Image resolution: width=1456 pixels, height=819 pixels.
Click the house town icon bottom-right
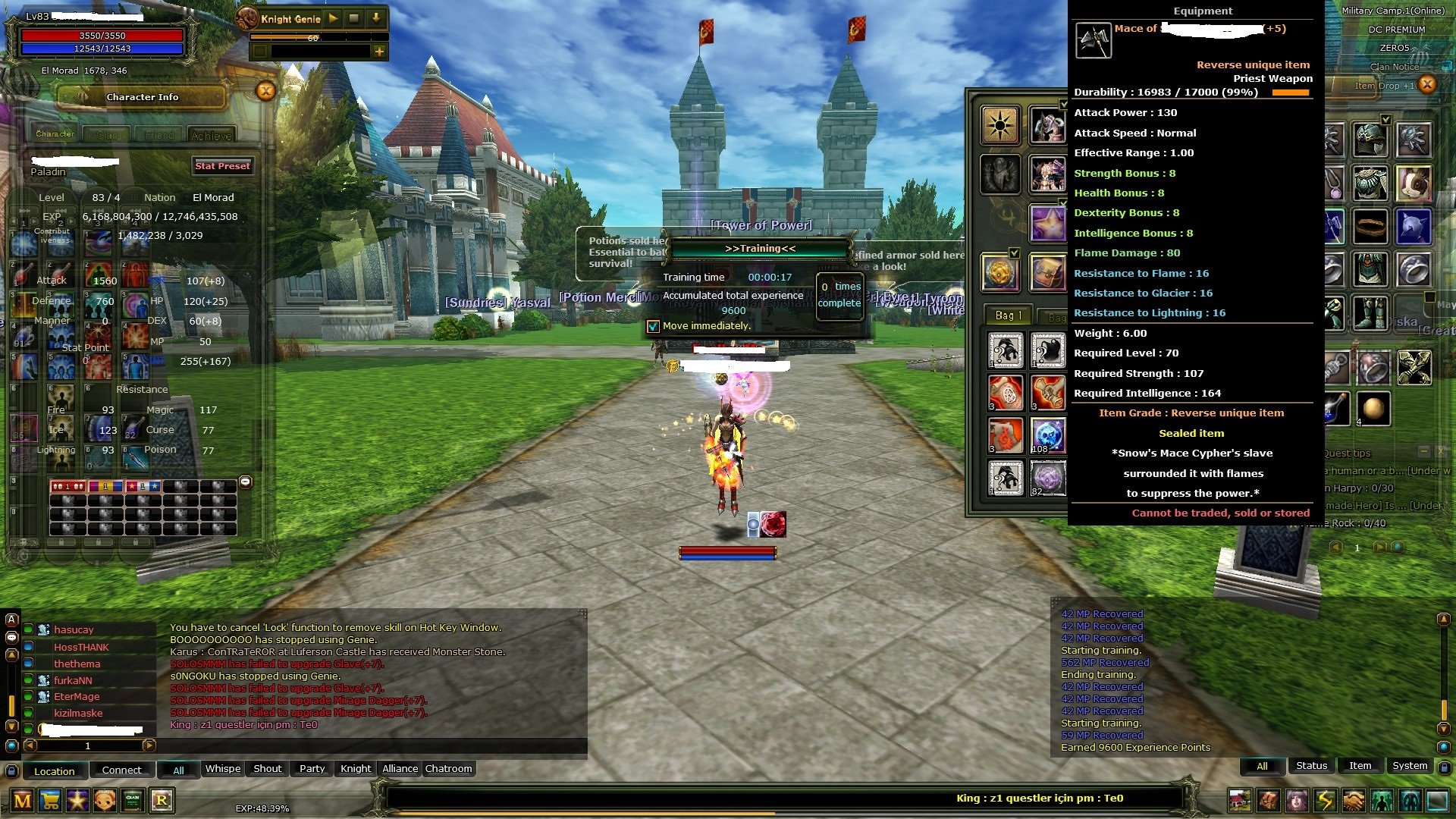(1241, 801)
